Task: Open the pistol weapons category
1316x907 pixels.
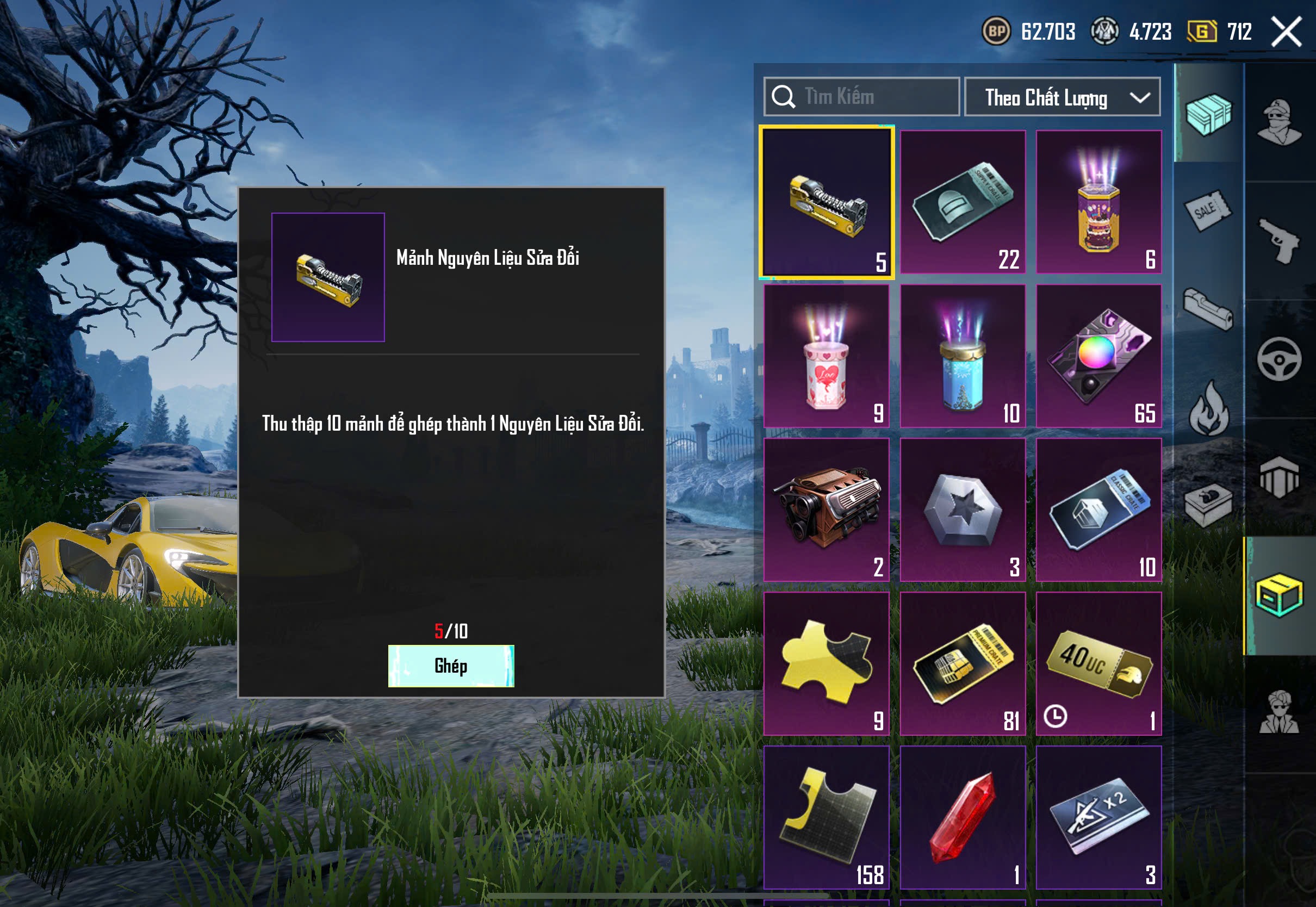Action: pos(1279,241)
